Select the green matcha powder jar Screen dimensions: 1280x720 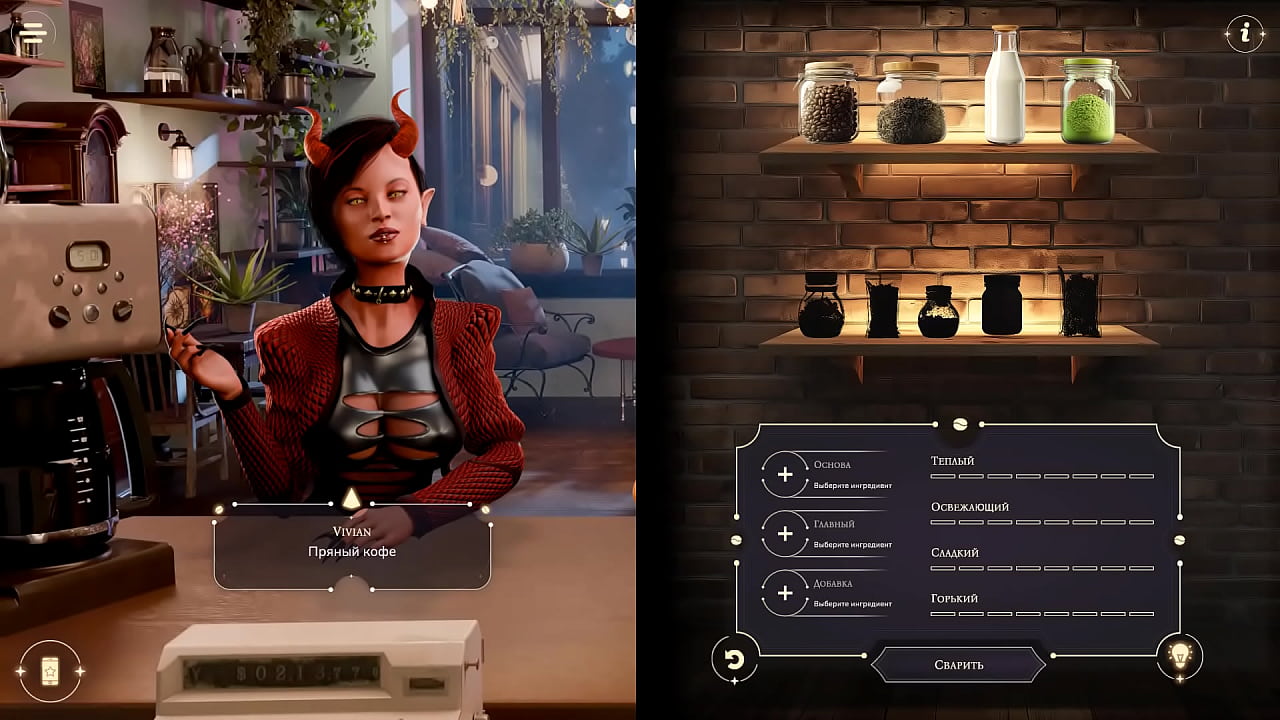click(1088, 103)
